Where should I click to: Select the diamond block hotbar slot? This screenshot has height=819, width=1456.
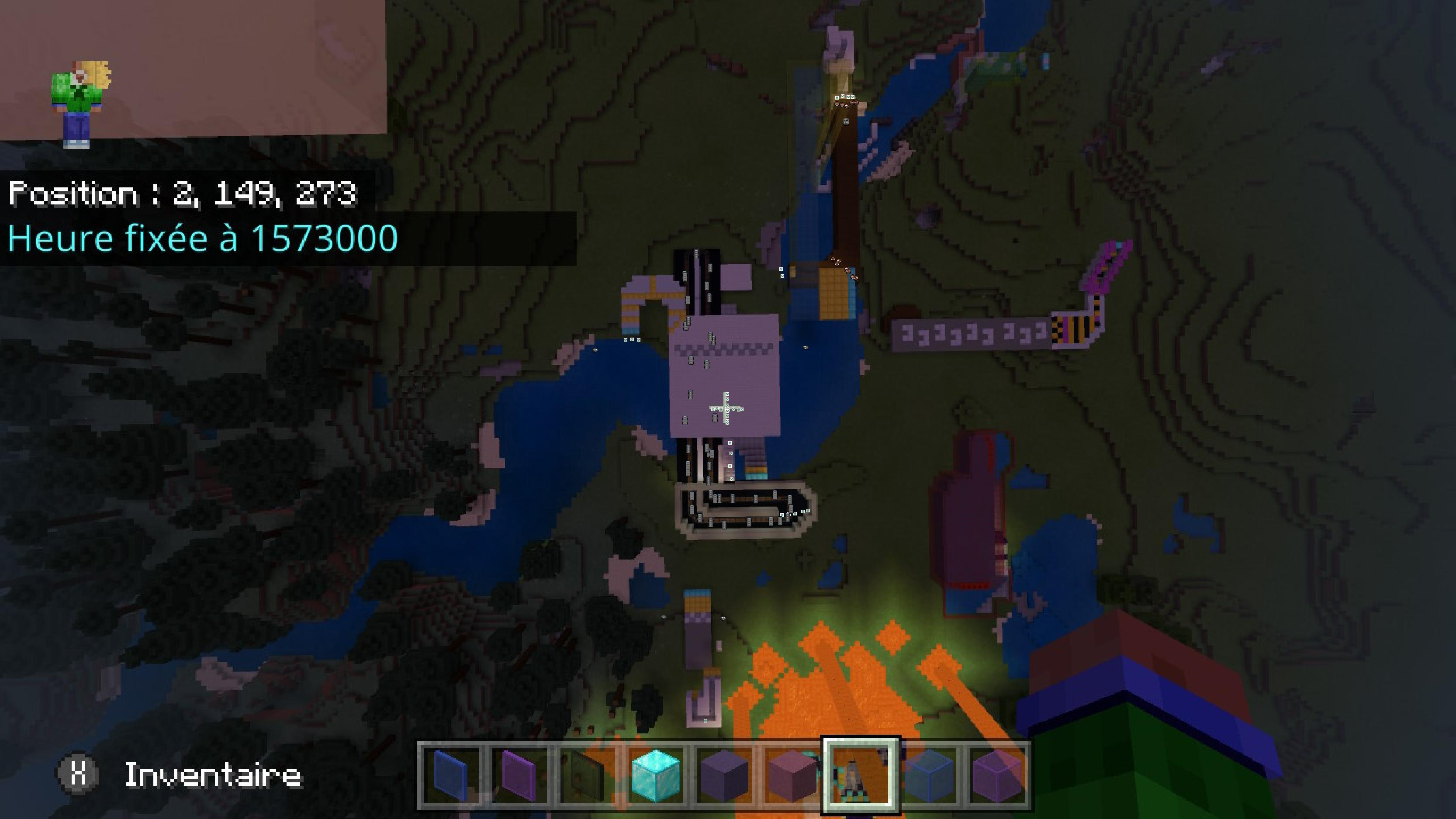[x=656, y=775]
